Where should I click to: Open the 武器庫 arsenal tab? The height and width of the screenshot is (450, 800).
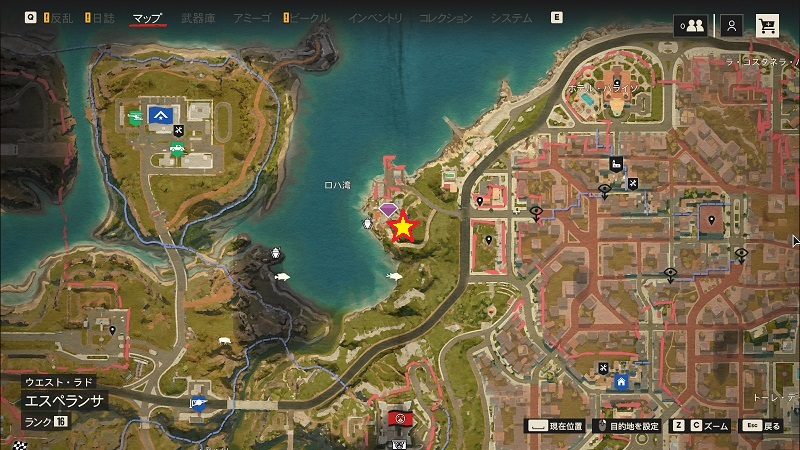click(x=197, y=19)
